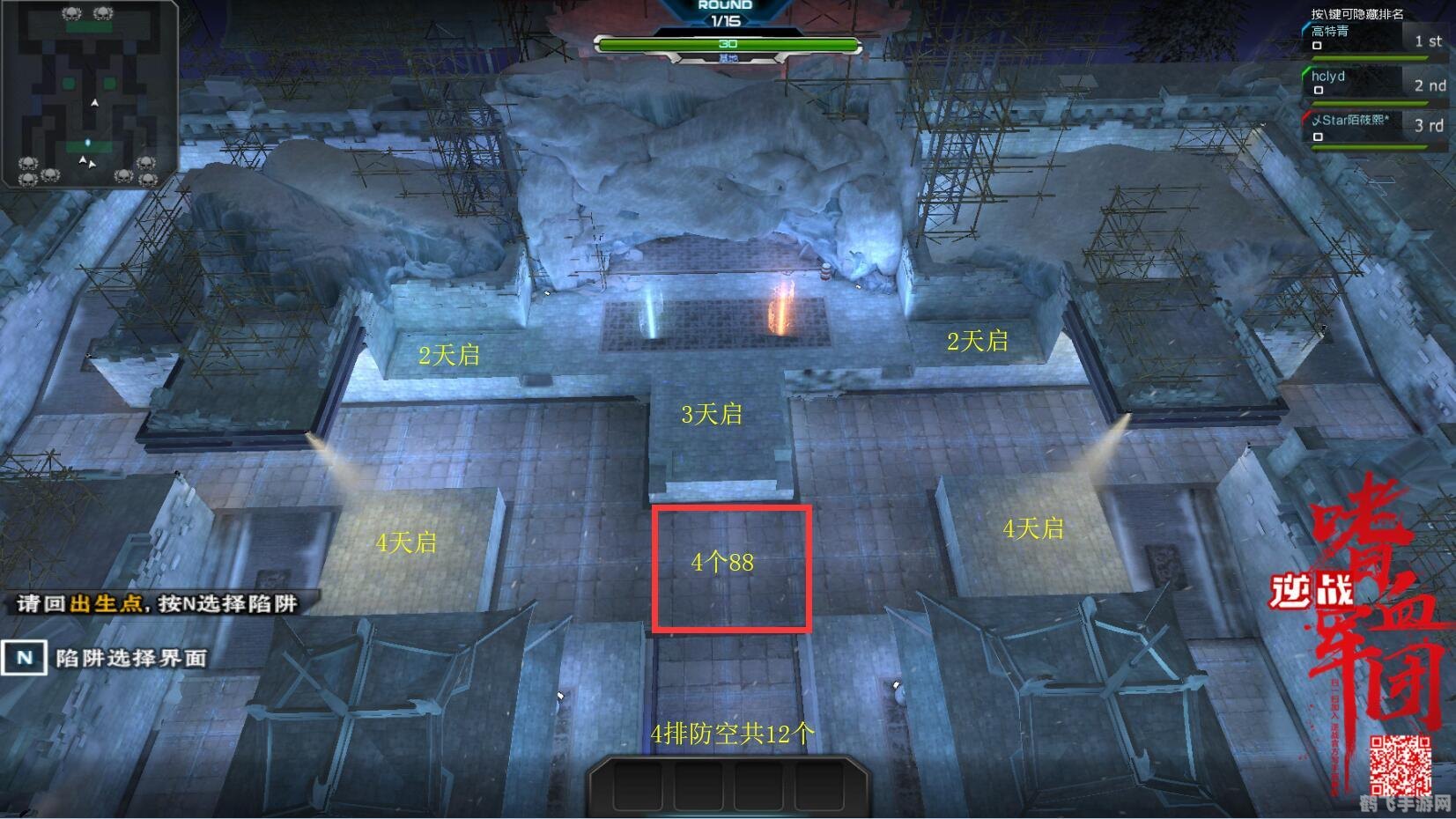Click the N key icon for trap selection
Image resolution: width=1456 pixels, height=819 pixels.
click(26, 657)
